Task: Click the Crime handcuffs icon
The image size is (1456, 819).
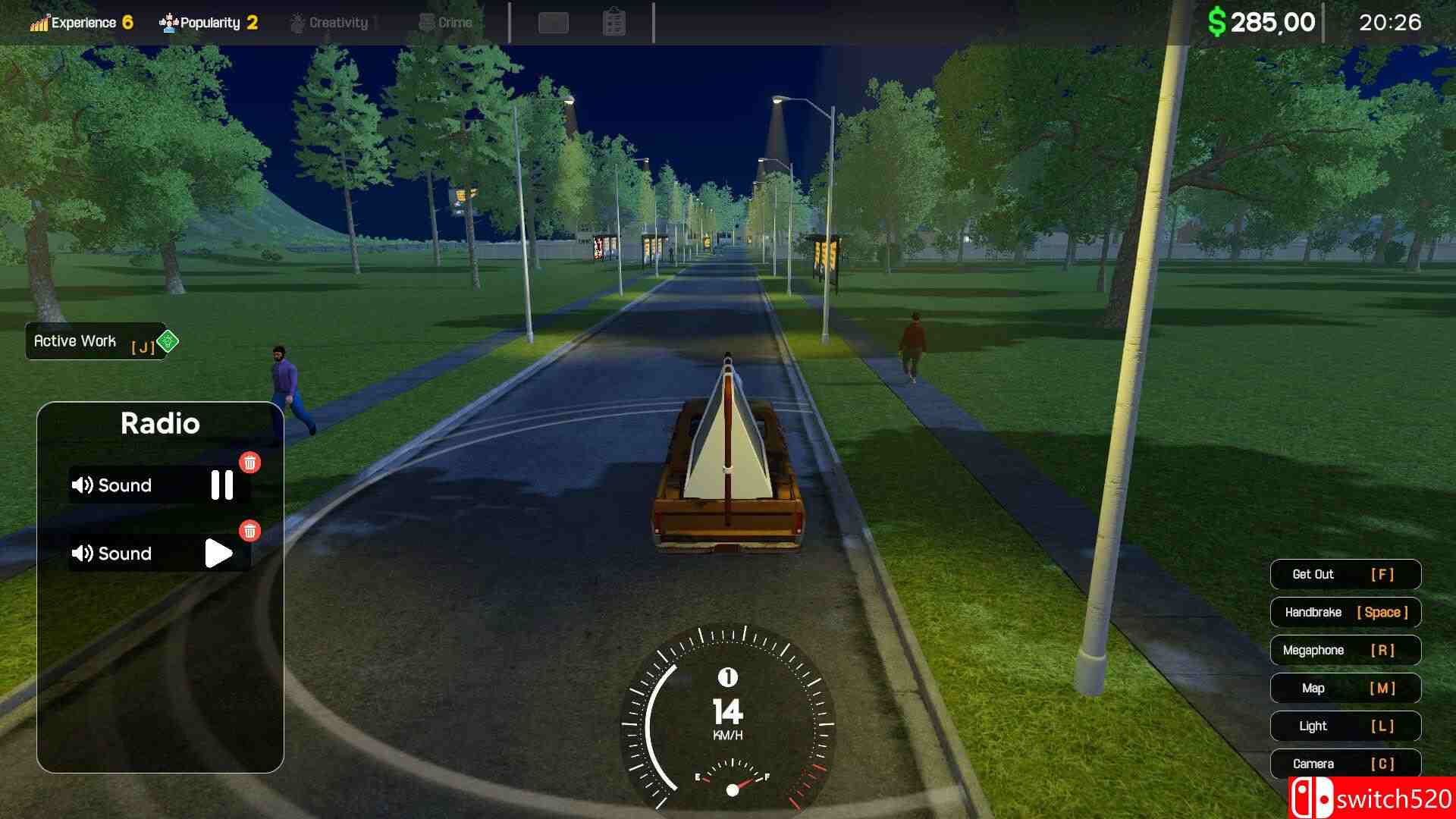Action: pos(428,22)
